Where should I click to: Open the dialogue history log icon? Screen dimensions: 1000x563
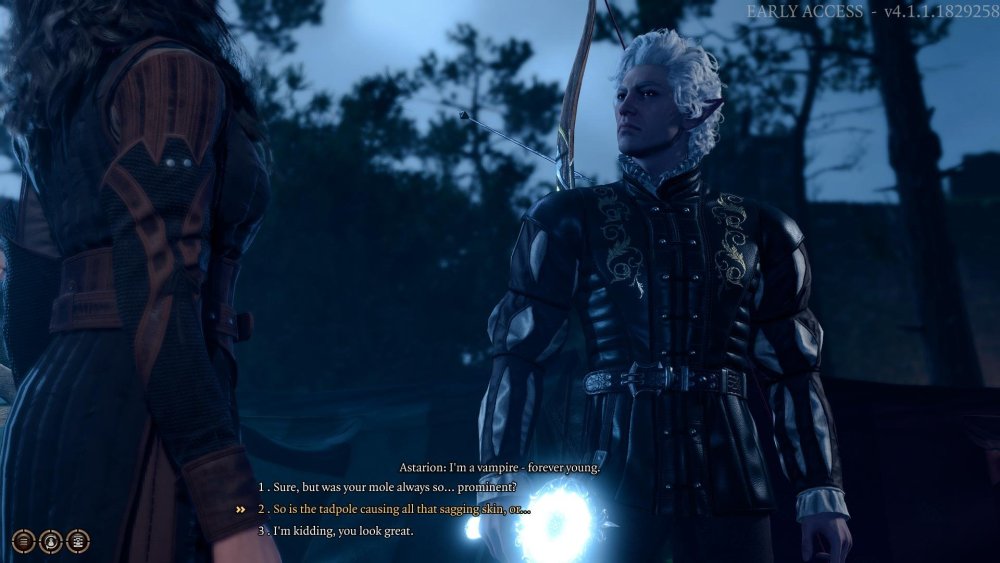pyautogui.click(x=78, y=541)
